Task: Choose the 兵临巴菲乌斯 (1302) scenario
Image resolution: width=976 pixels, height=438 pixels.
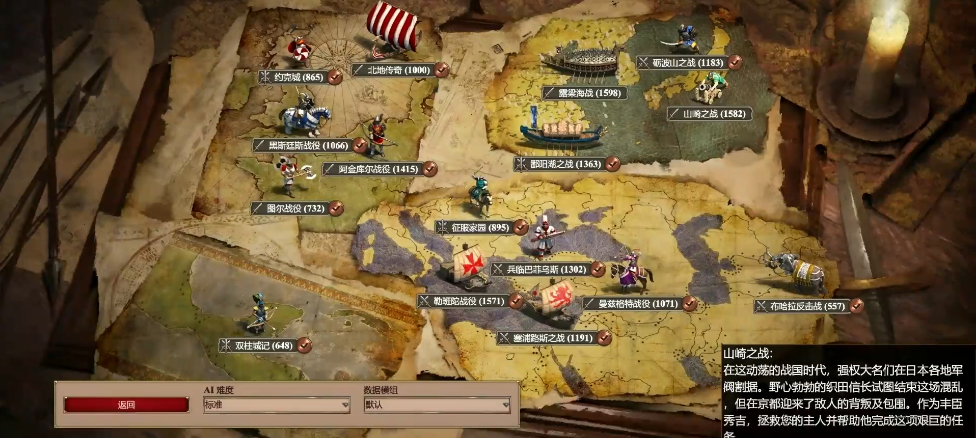Action: pyautogui.click(x=545, y=269)
